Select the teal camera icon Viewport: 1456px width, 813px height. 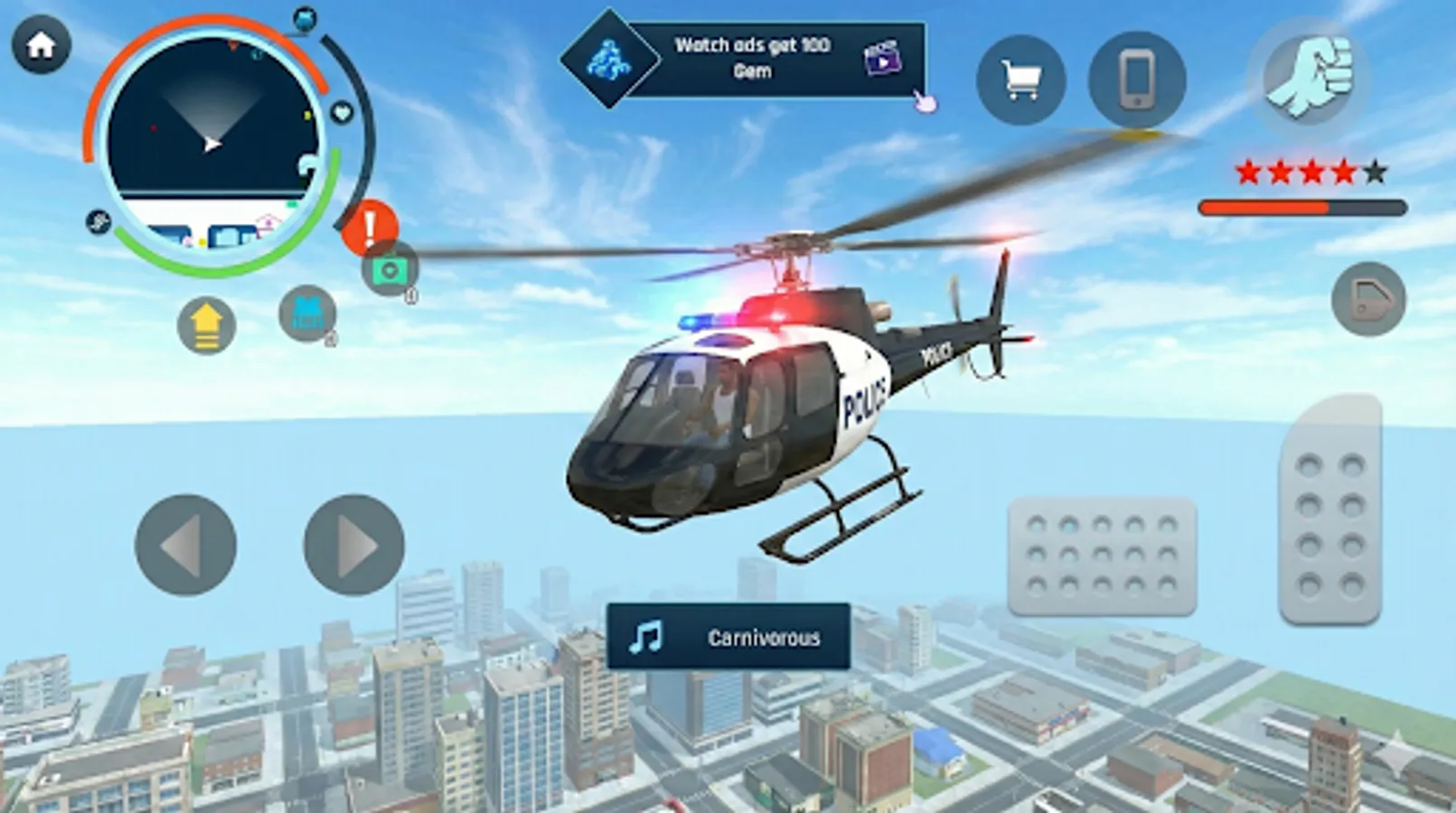click(389, 271)
